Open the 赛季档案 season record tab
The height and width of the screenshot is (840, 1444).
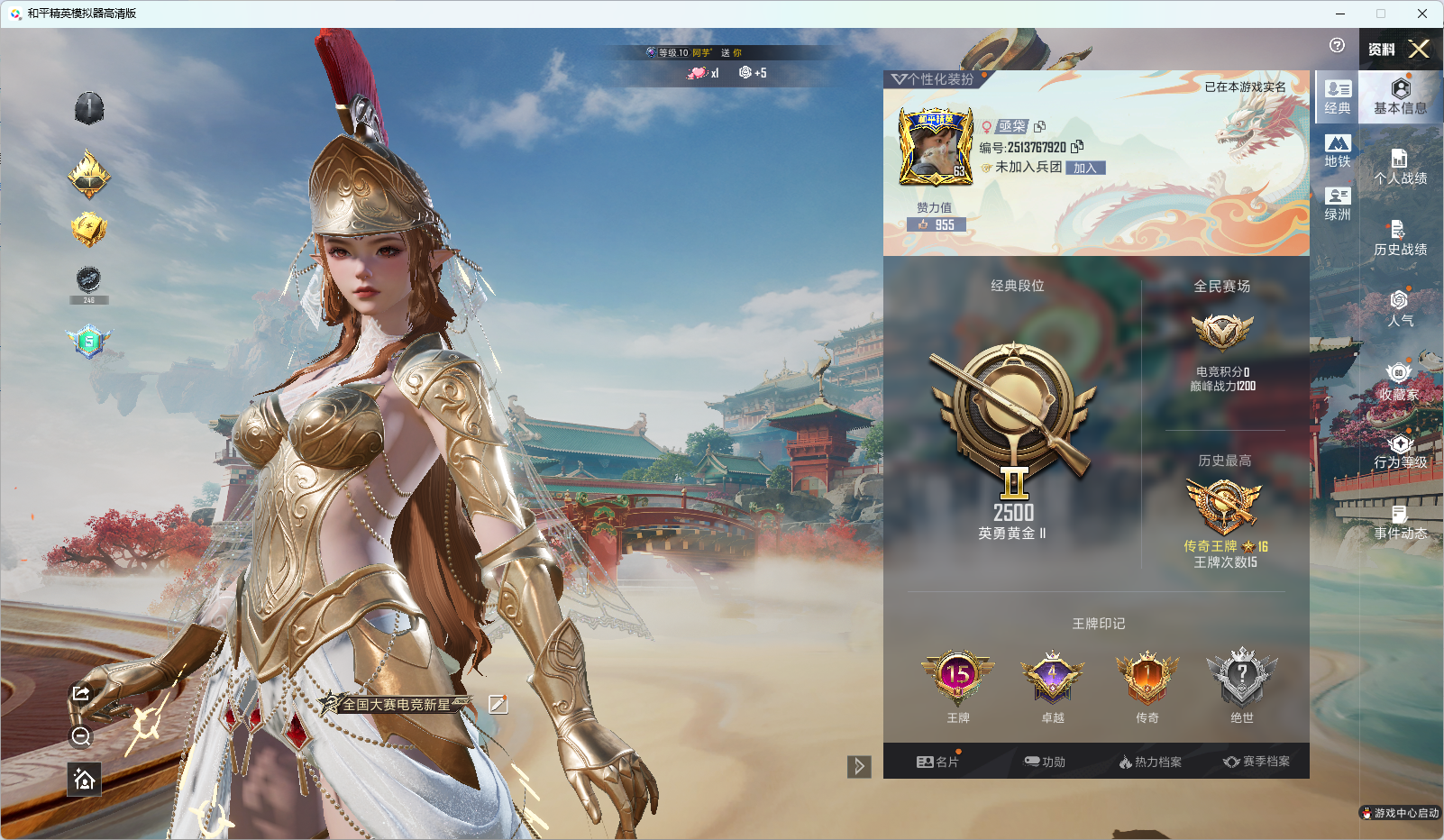1257,762
